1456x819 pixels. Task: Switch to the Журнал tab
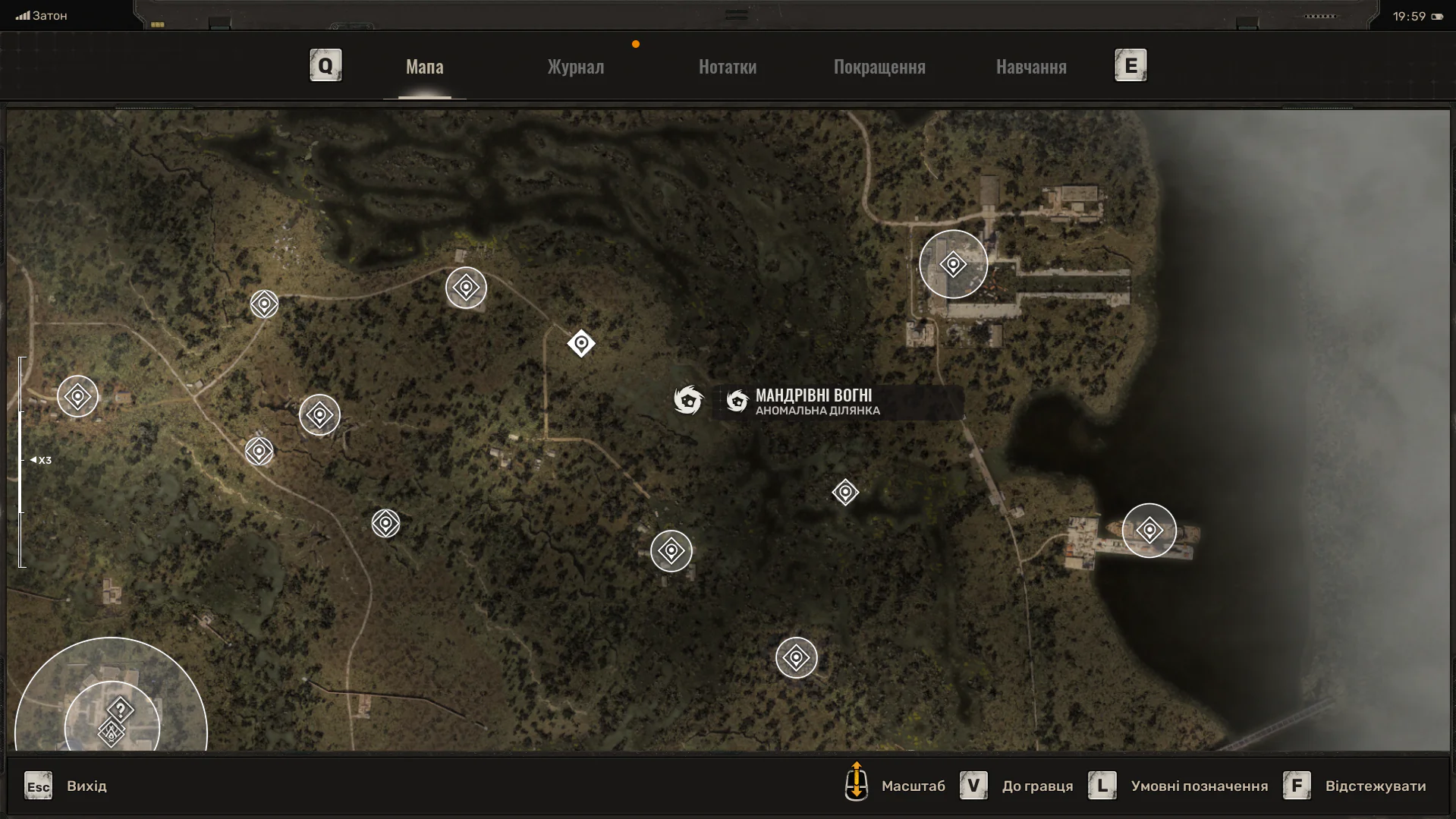click(576, 67)
